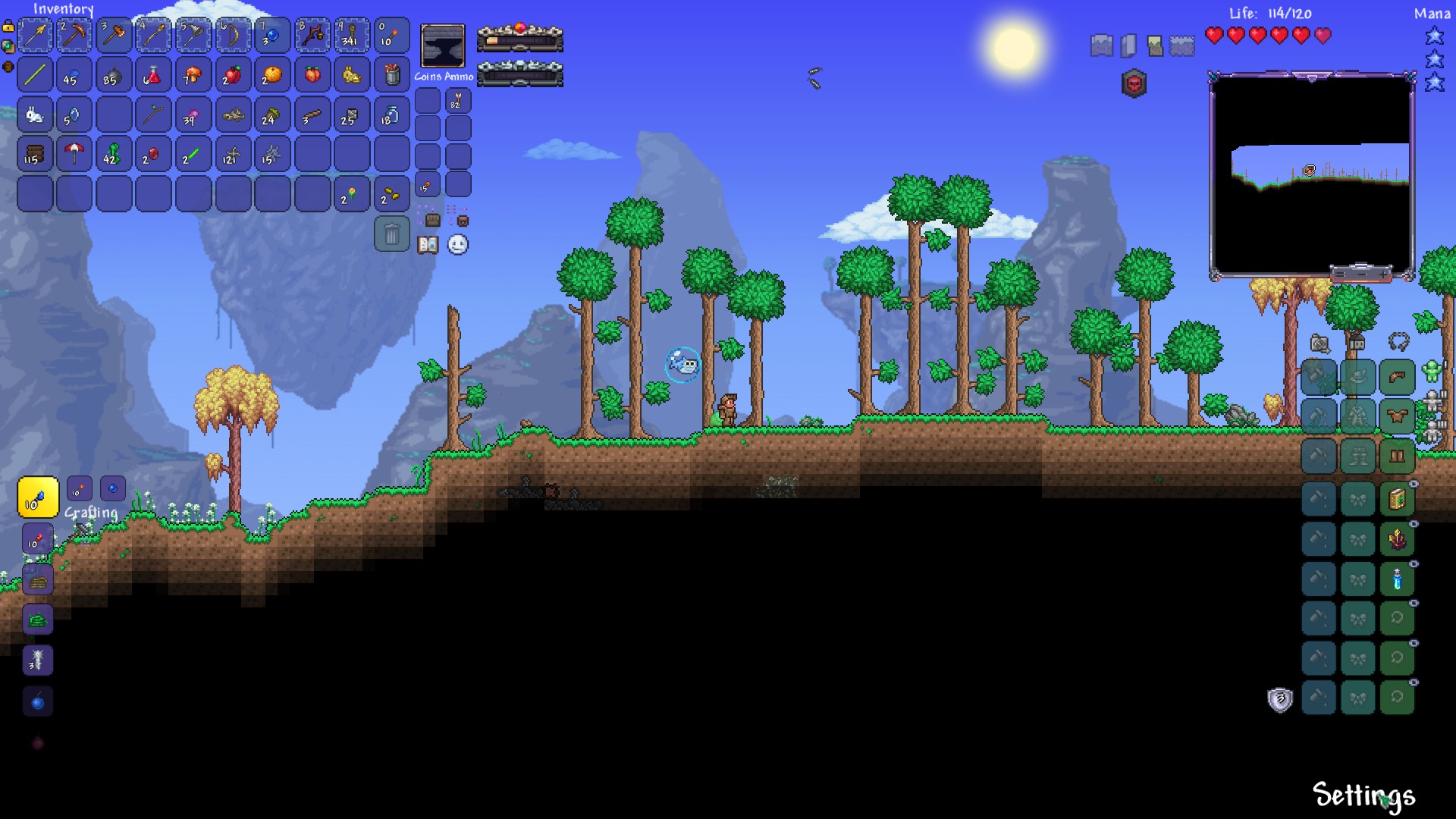Screen dimensions: 1456x819
Task: Zoom in the minimap with plus
Action: click(x=1384, y=274)
